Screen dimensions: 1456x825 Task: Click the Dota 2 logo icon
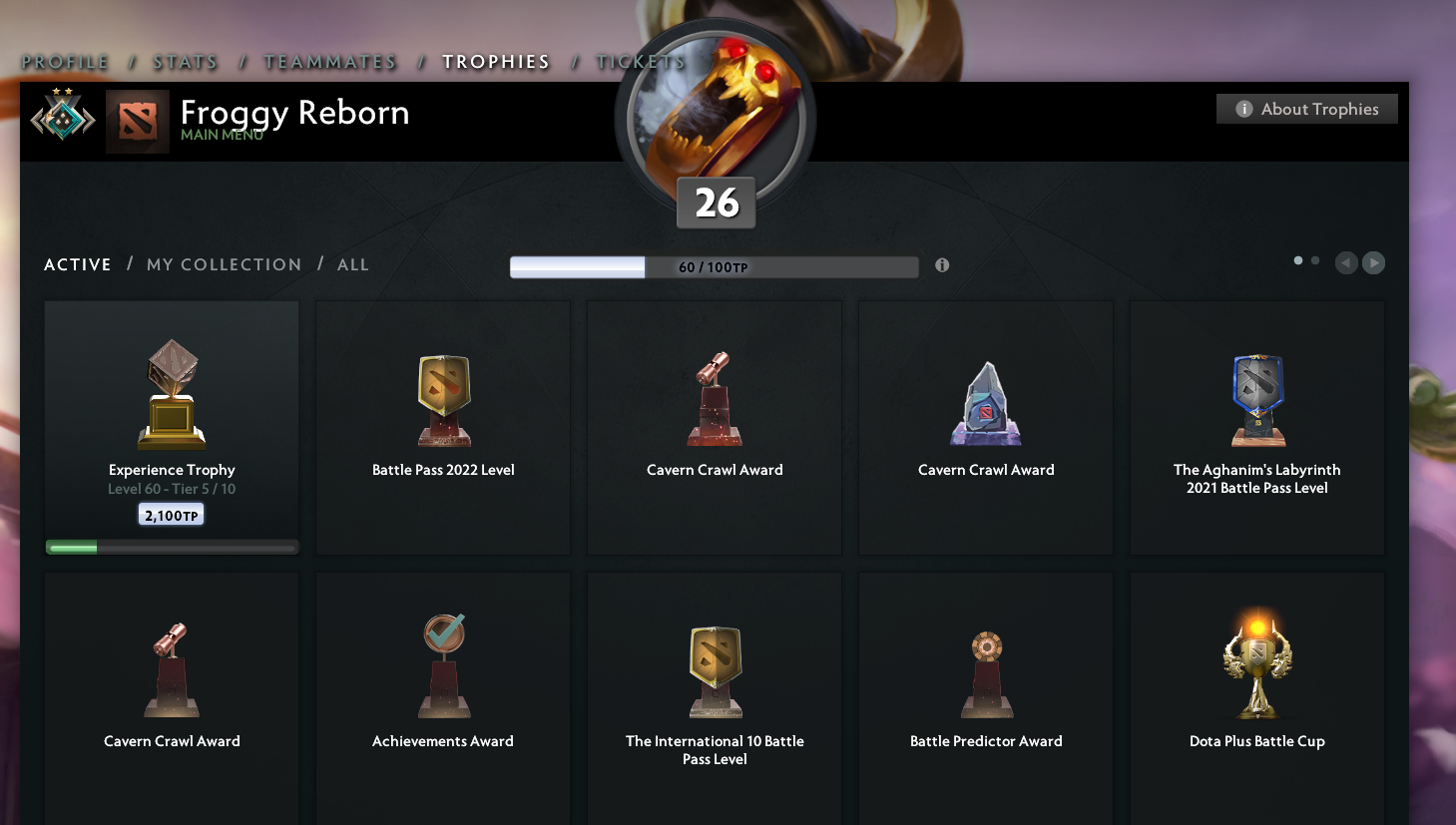pyautogui.click(x=137, y=121)
